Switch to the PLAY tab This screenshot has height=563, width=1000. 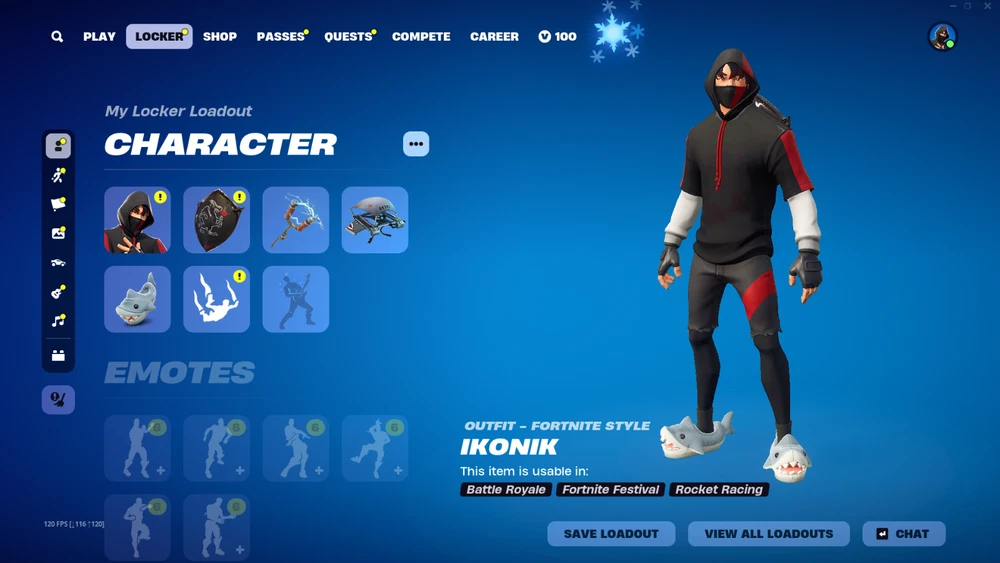(x=99, y=37)
